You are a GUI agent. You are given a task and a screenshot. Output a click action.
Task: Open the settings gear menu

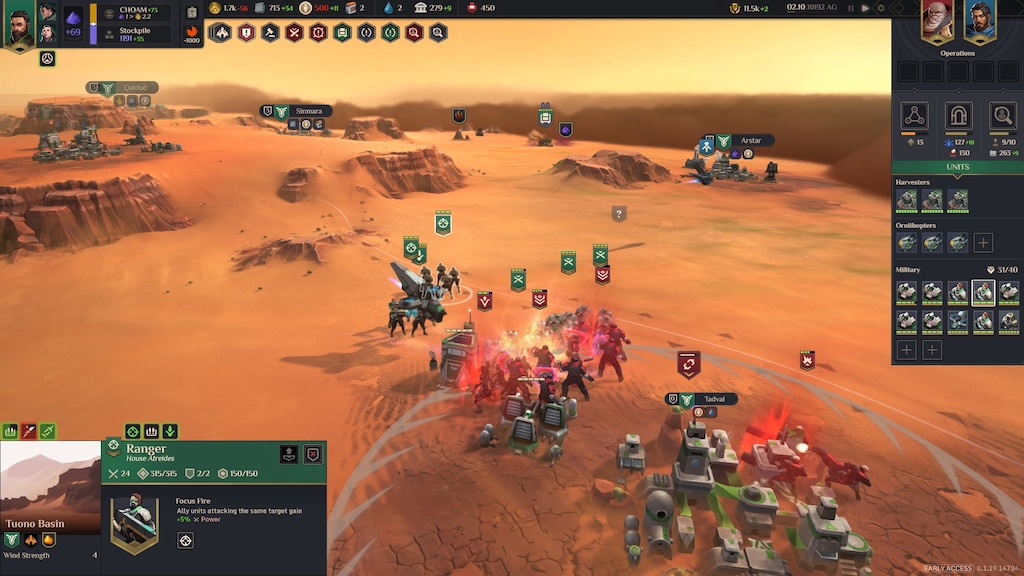click(x=881, y=8)
